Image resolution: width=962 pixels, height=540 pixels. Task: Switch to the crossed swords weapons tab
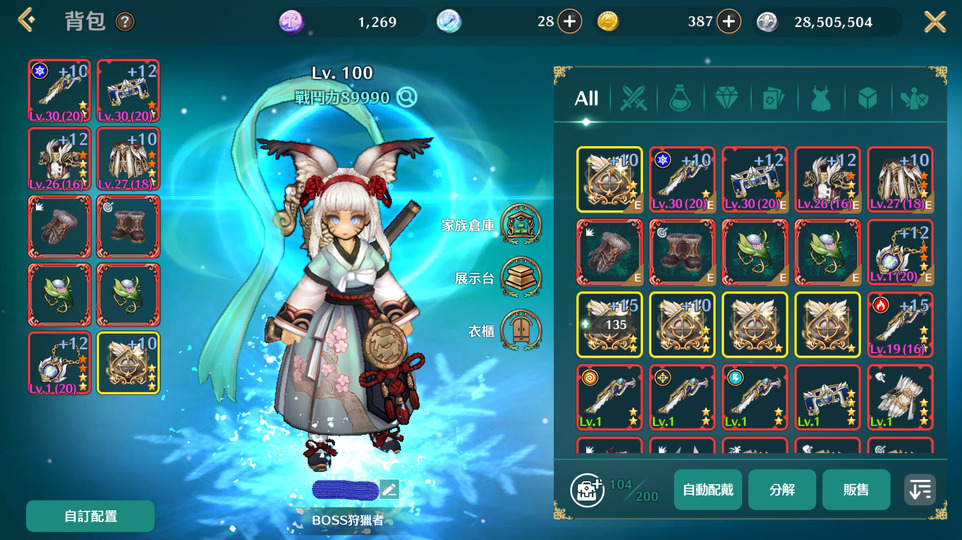634,98
